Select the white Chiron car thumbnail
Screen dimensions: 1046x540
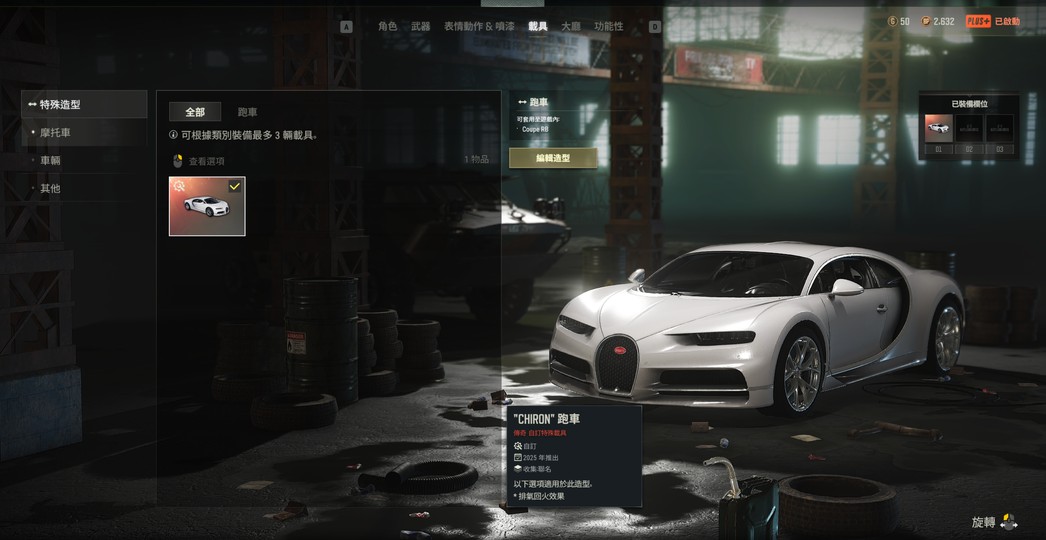(x=207, y=207)
